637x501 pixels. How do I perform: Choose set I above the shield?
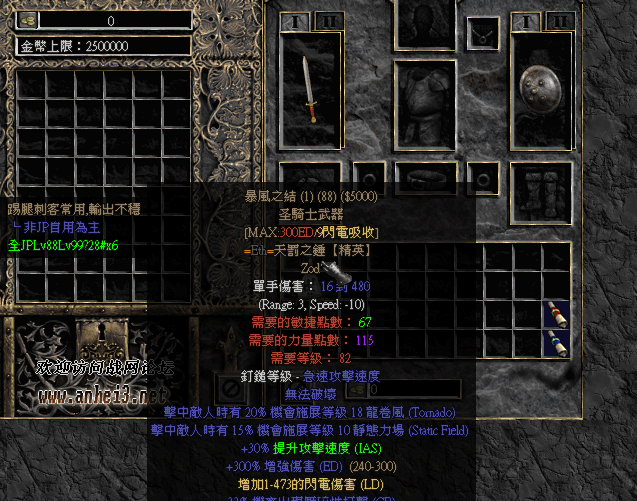[x=526, y=21]
